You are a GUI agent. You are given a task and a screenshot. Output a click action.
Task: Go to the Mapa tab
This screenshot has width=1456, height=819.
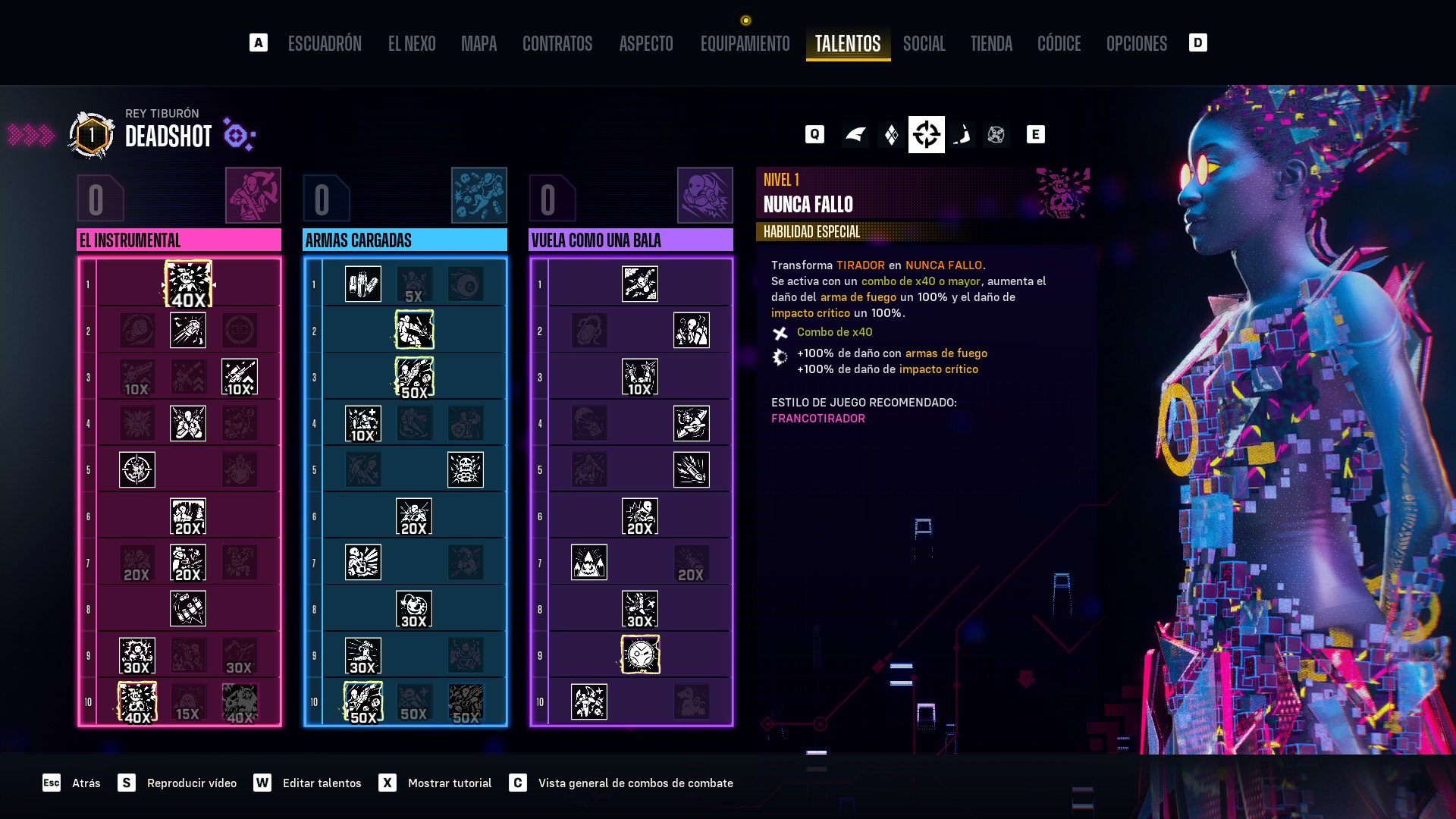(x=479, y=43)
